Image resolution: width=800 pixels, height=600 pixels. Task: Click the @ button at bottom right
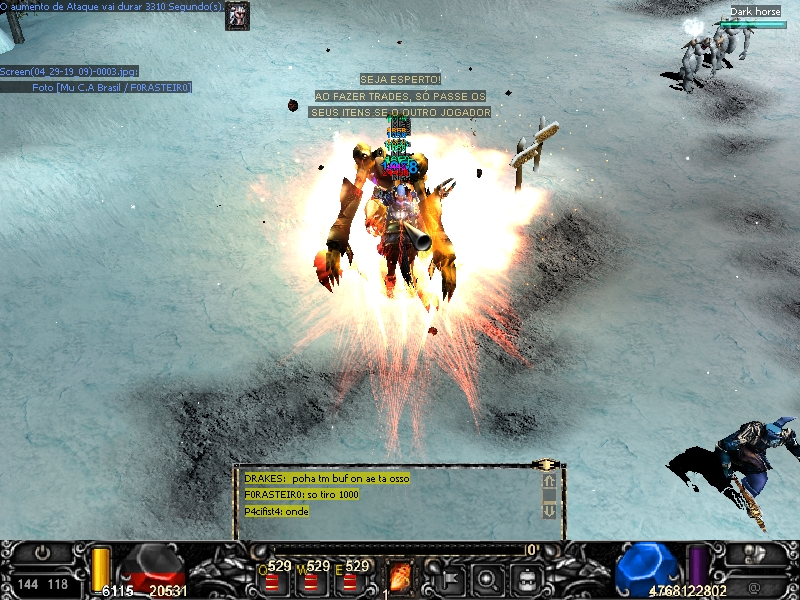click(x=754, y=583)
